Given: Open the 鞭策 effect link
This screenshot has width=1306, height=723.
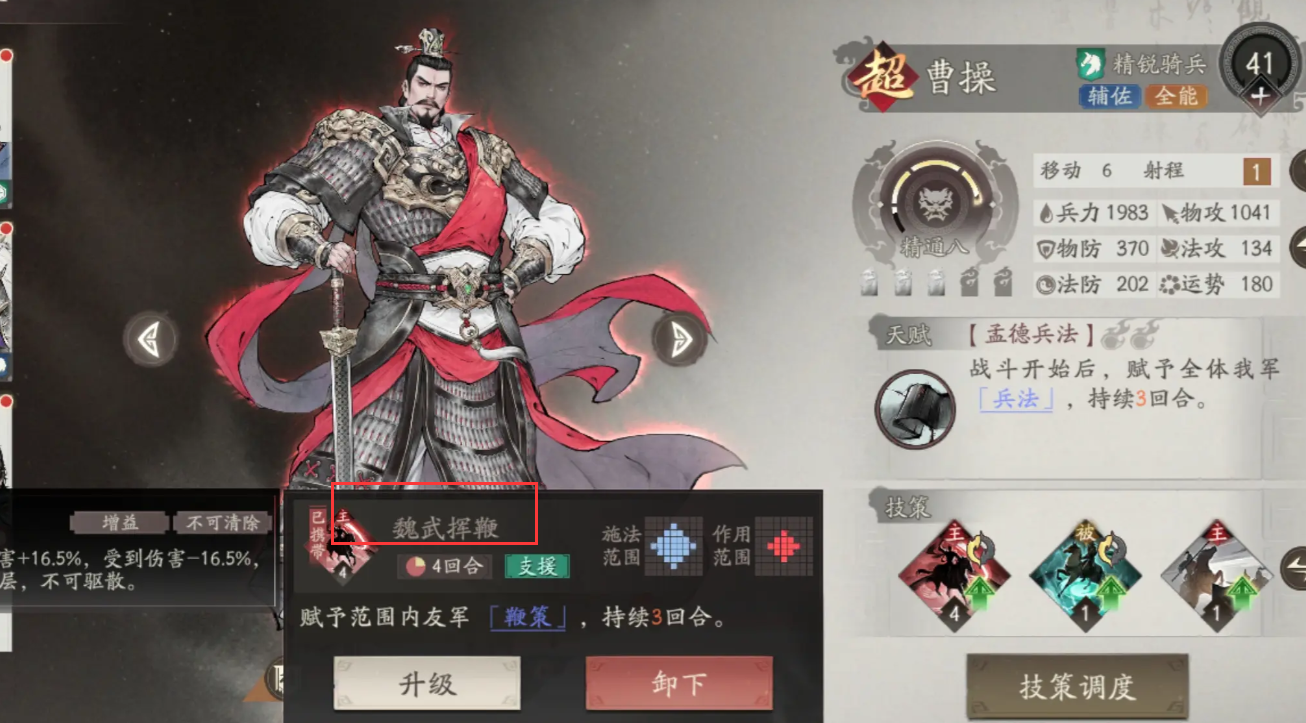Looking at the screenshot, I should click(x=528, y=618).
